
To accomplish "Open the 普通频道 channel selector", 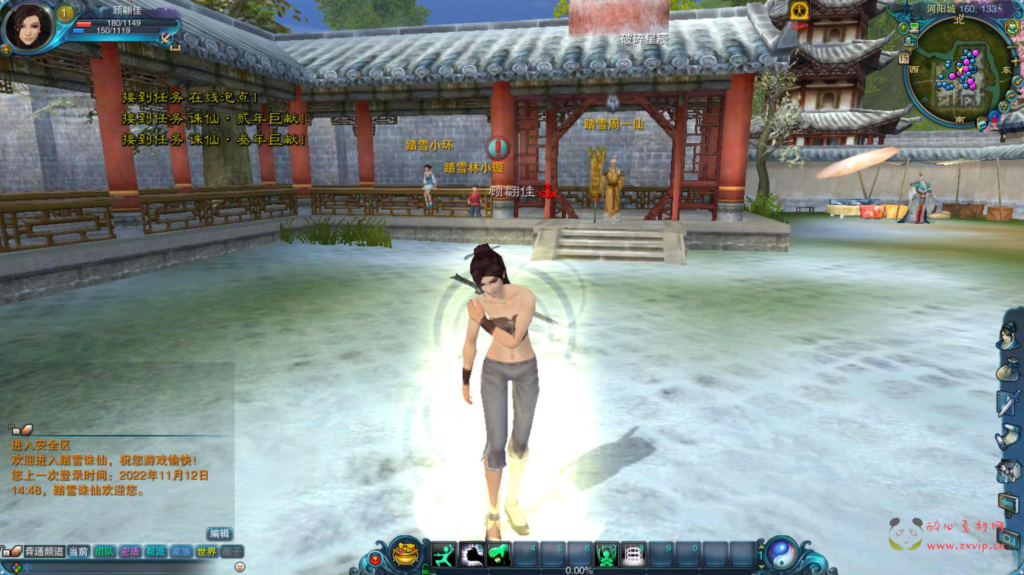I will click(43, 552).
